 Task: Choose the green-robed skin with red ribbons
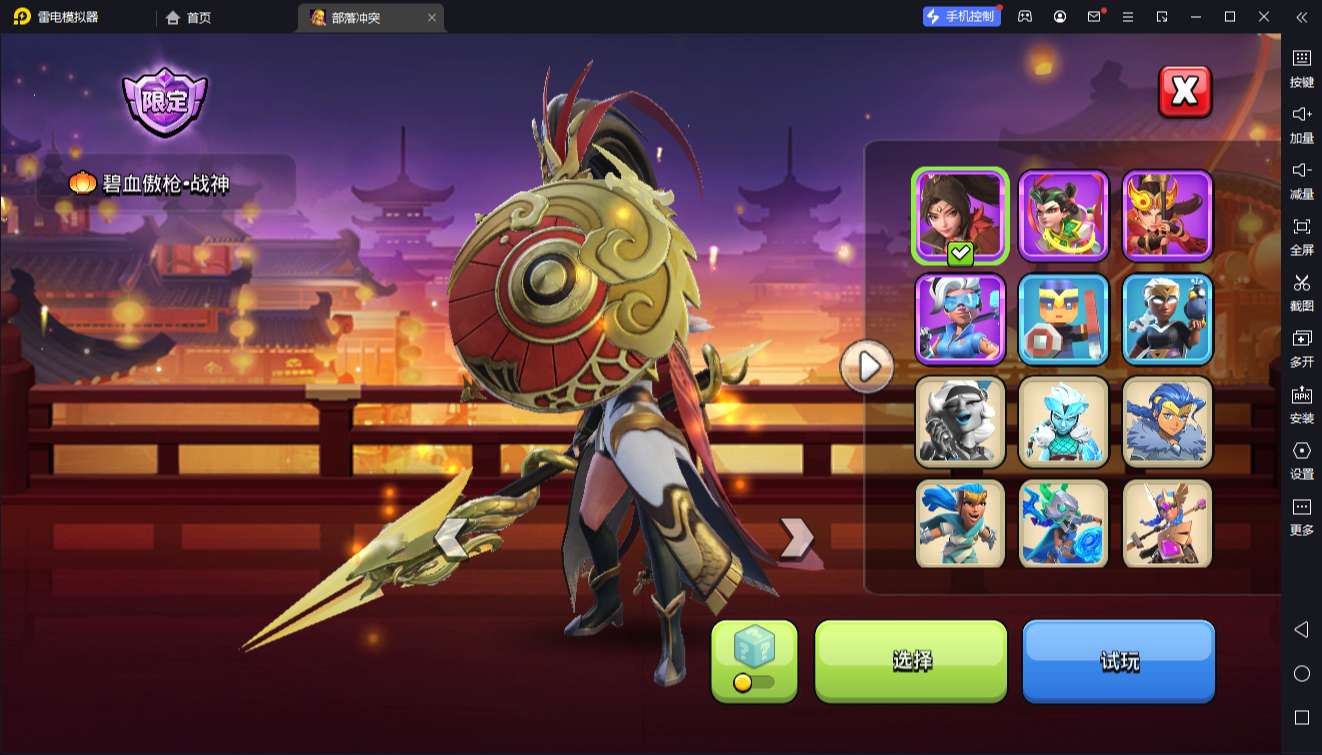tap(1064, 216)
